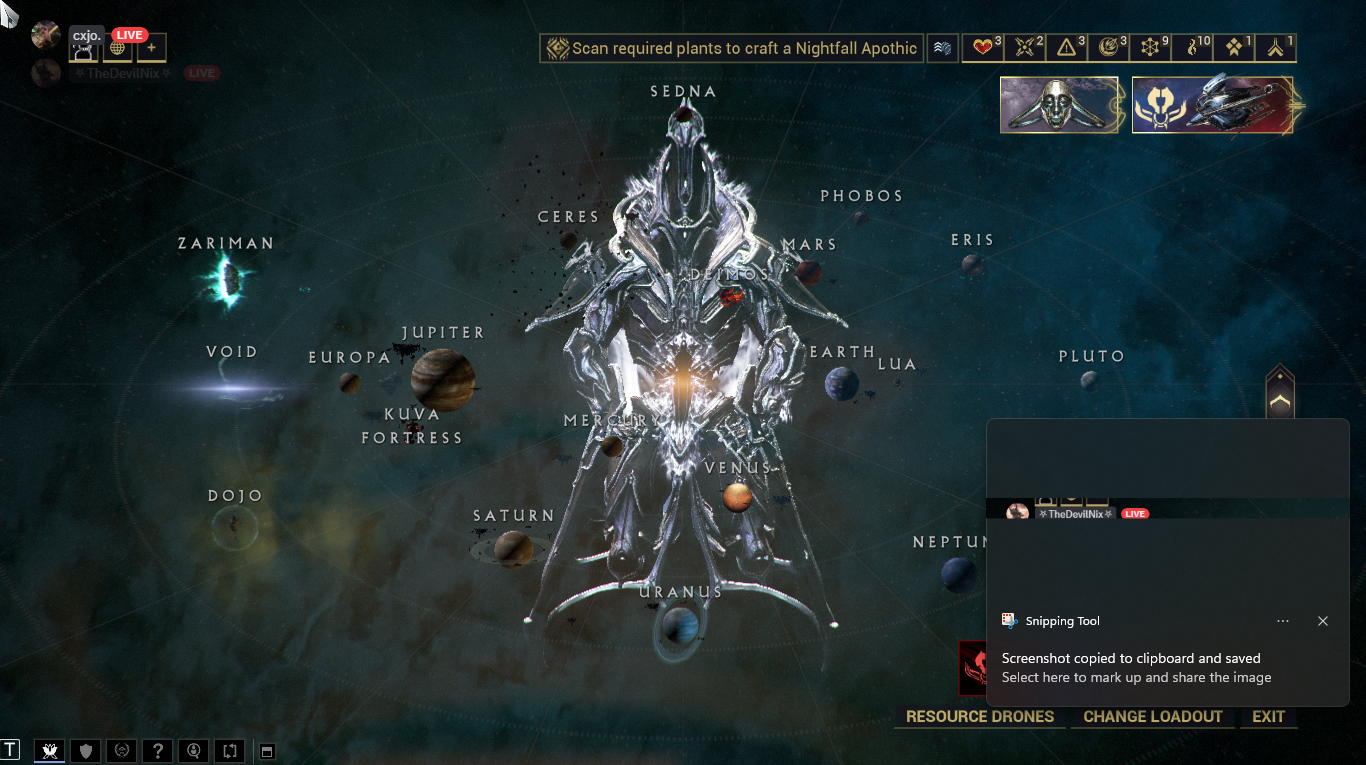This screenshot has height=765, width=1366.
Task: Select Eris on the star chart
Action: pyautogui.click(x=971, y=264)
